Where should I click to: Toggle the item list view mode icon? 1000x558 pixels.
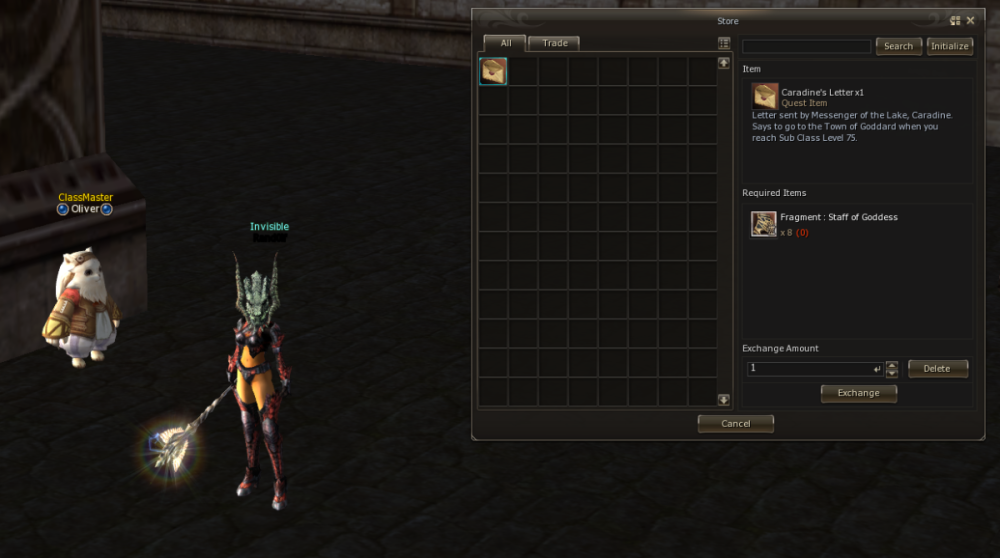pyautogui.click(x=724, y=43)
